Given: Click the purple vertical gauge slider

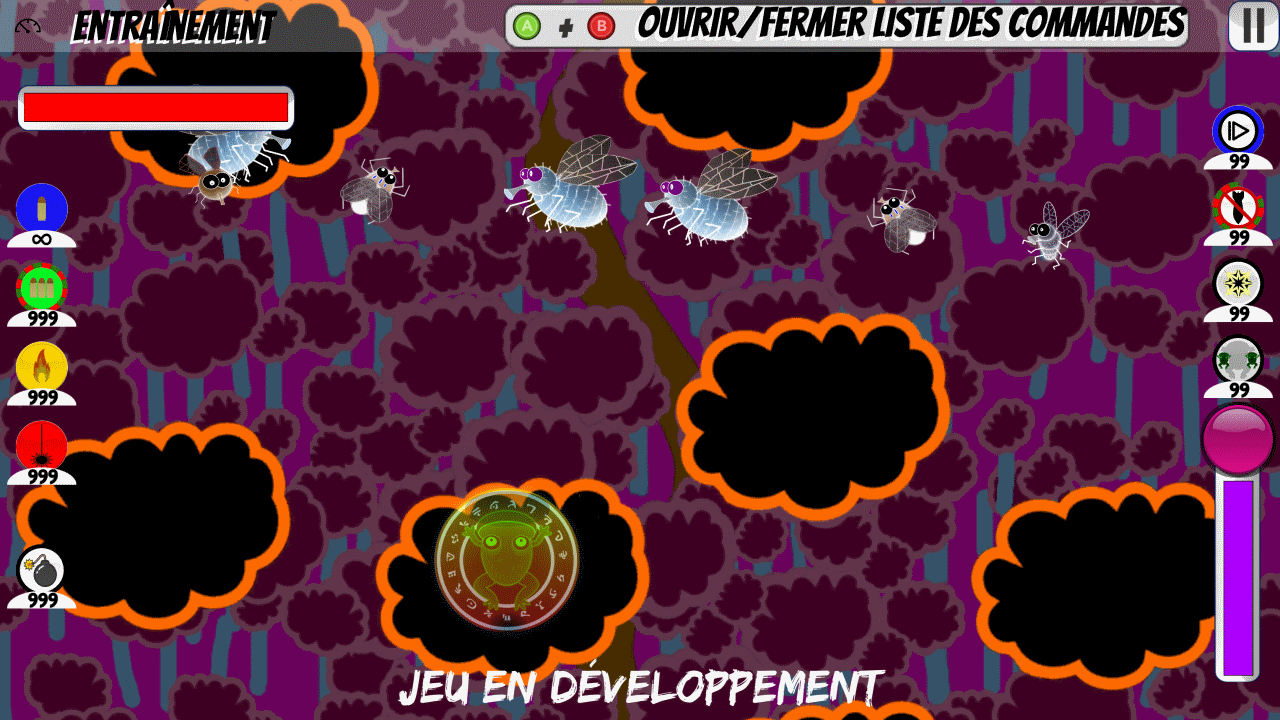Looking at the screenshot, I should [x=1240, y=580].
